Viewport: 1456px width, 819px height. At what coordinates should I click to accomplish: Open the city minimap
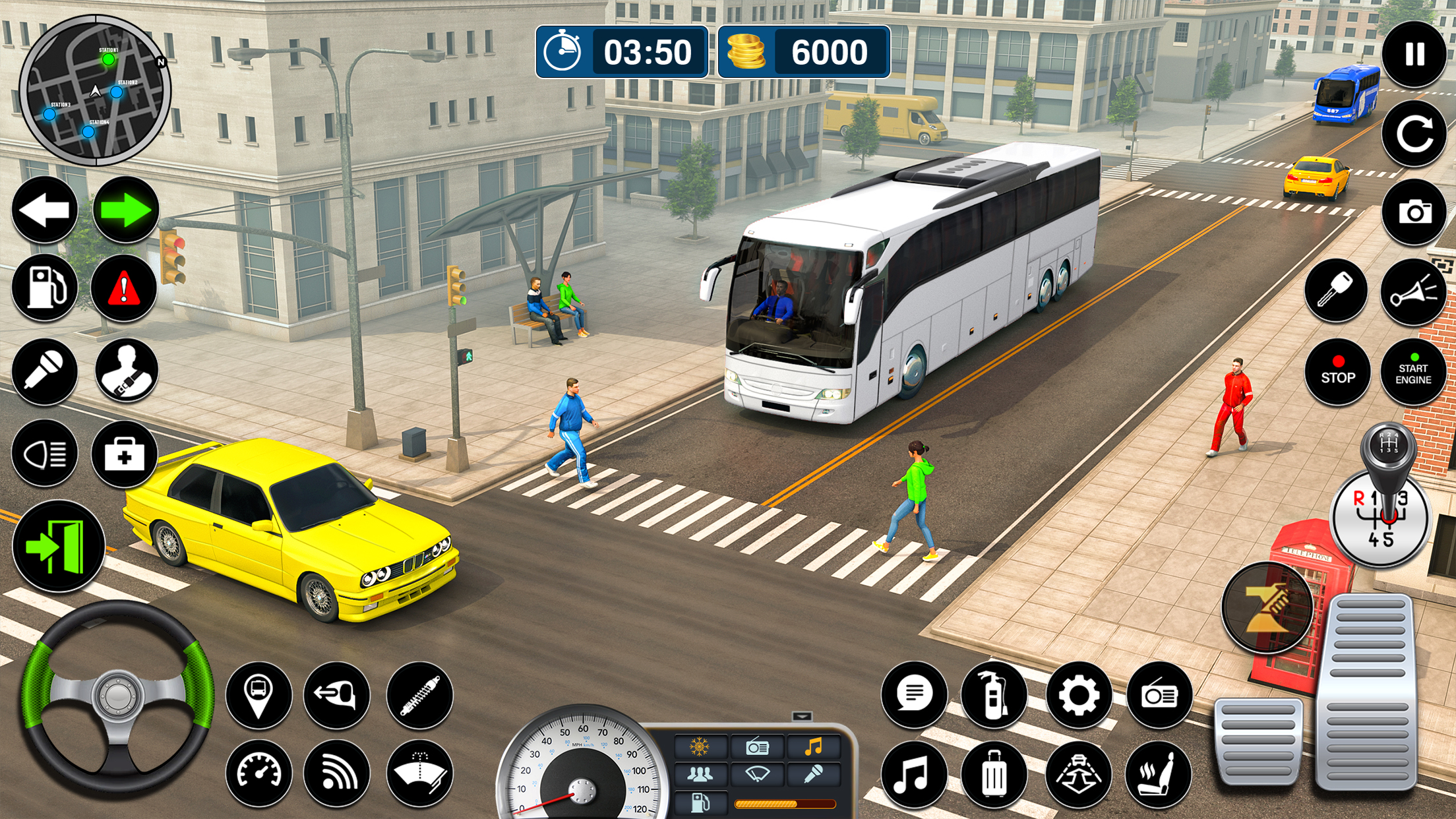pos(95,90)
